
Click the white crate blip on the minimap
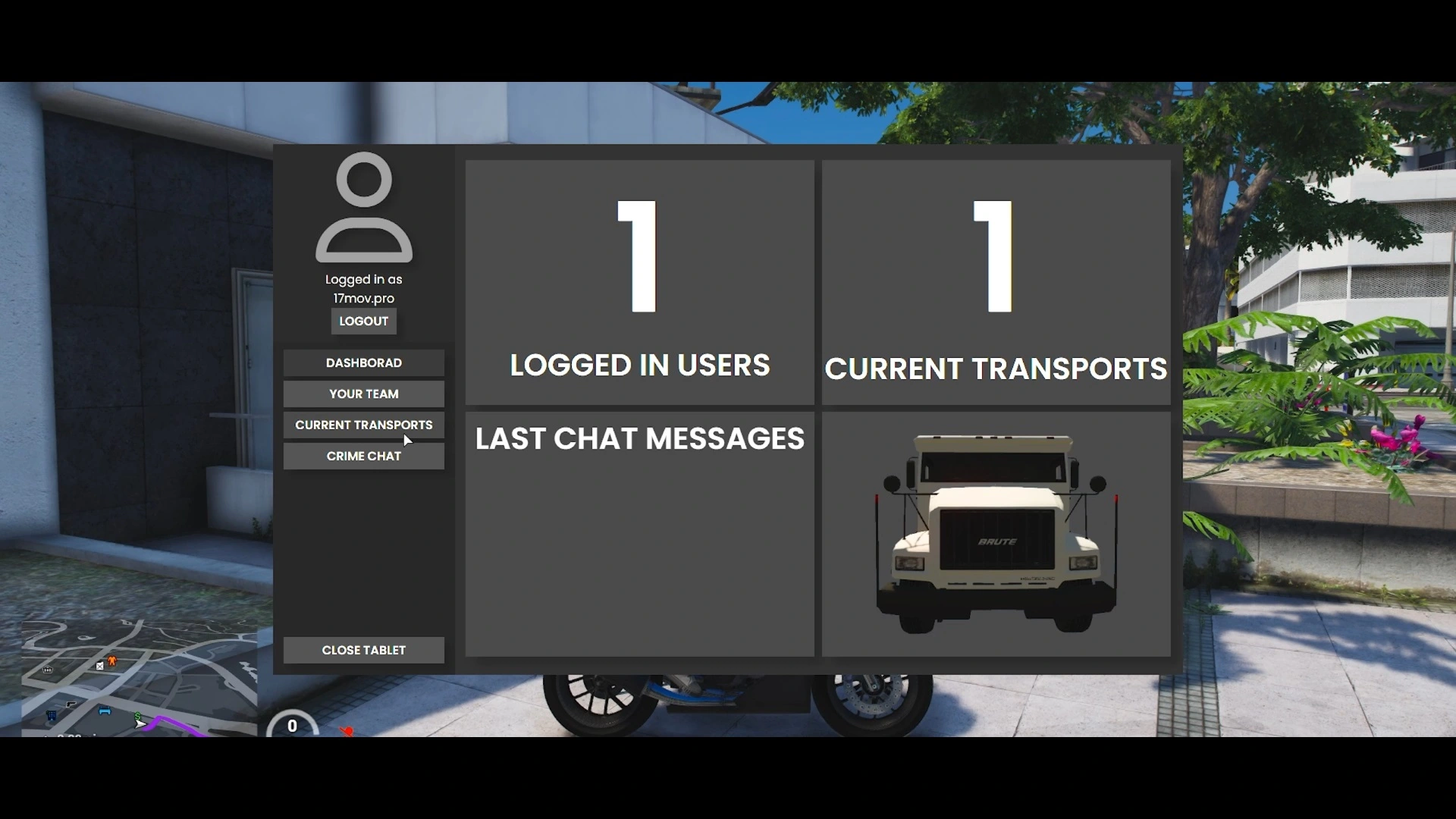click(99, 666)
